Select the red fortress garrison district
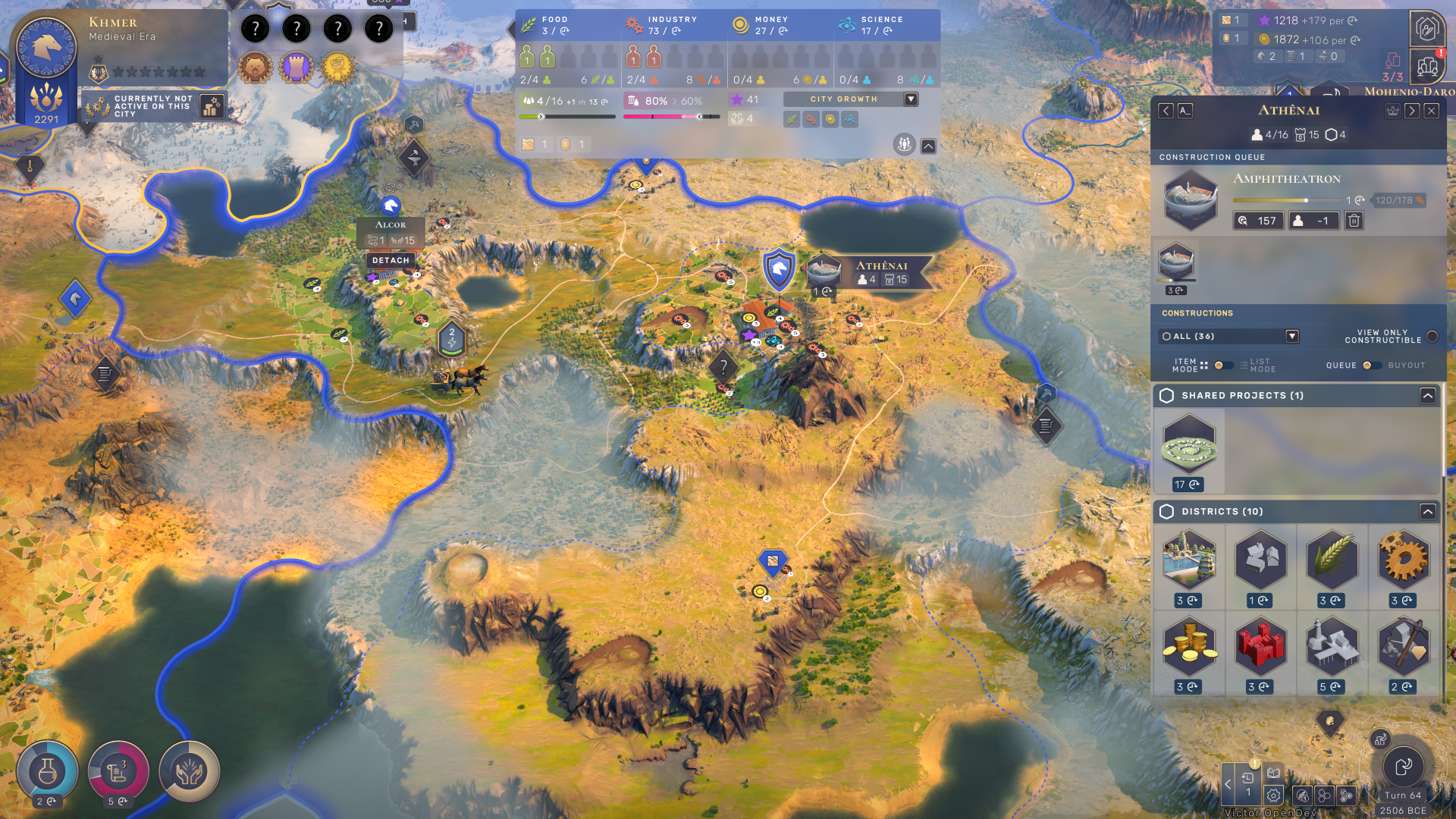The image size is (1456, 819). click(1260, 647)
